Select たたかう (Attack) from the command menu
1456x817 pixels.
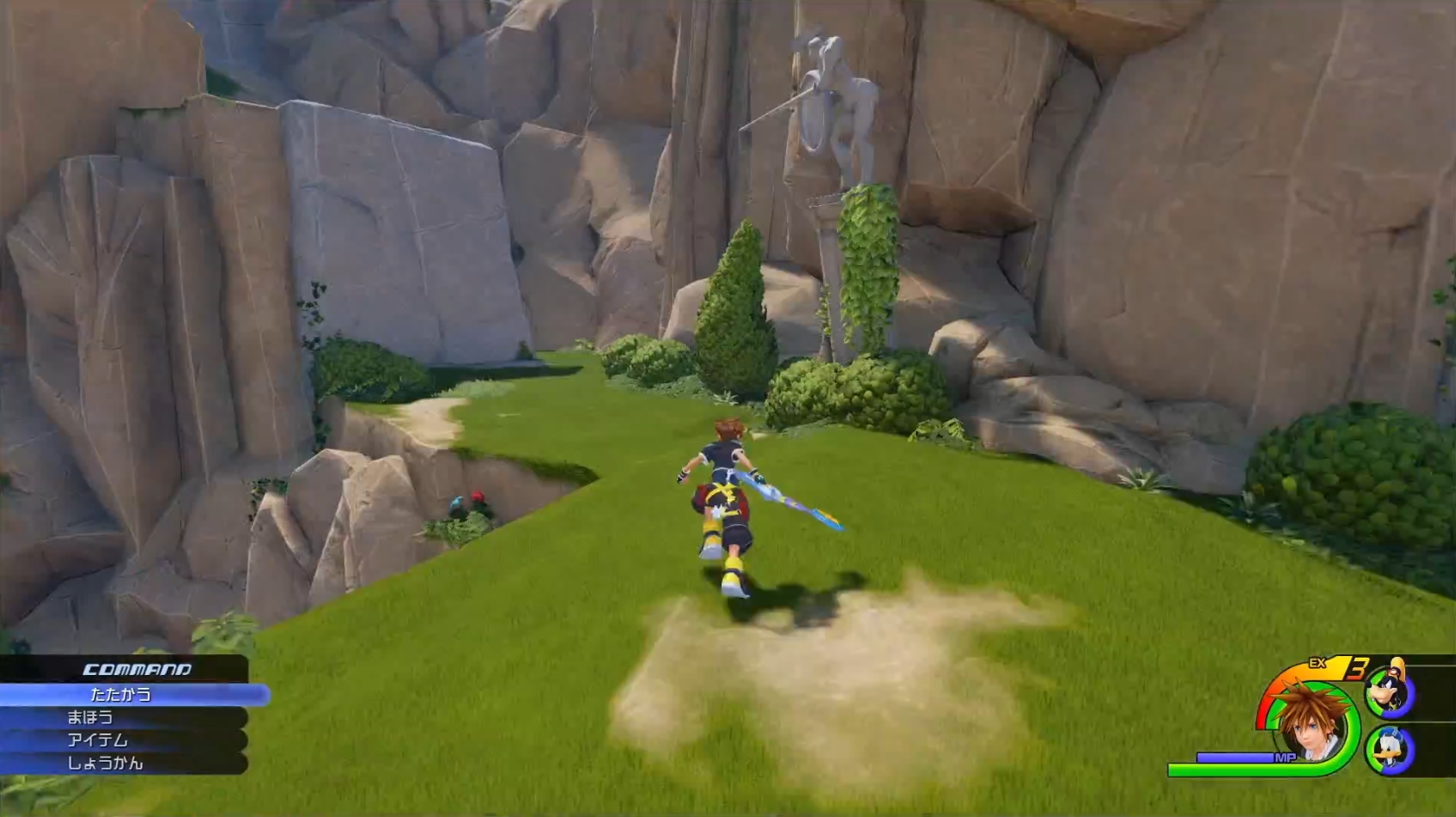[121, 694]
